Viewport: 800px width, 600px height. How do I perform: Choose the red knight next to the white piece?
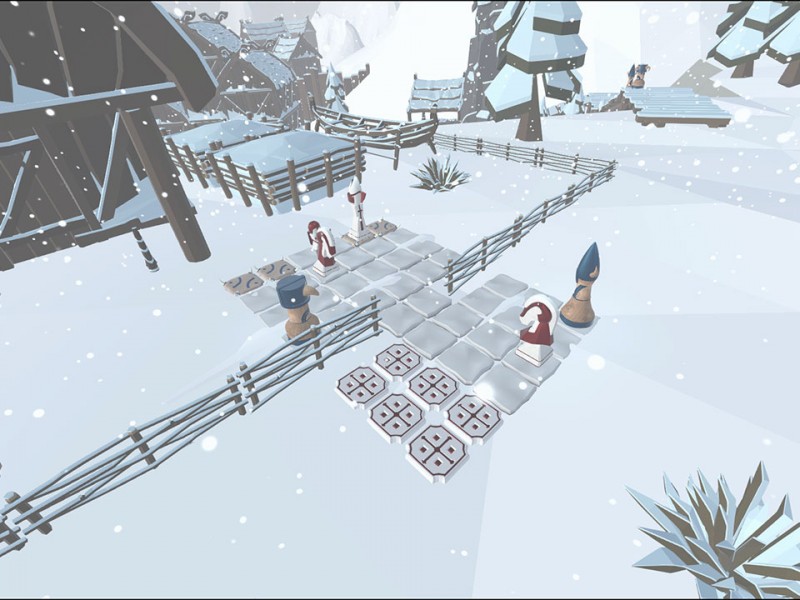pyautogui.click(x=321, y=247)
